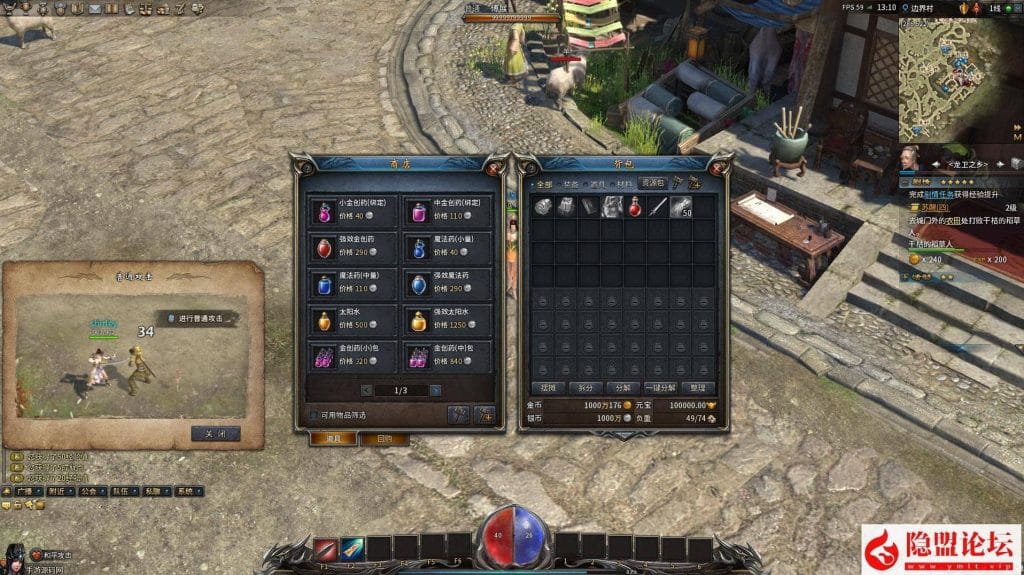Select the red potion in backpack
Screen dimensions: 1024x575
(633, 207)
